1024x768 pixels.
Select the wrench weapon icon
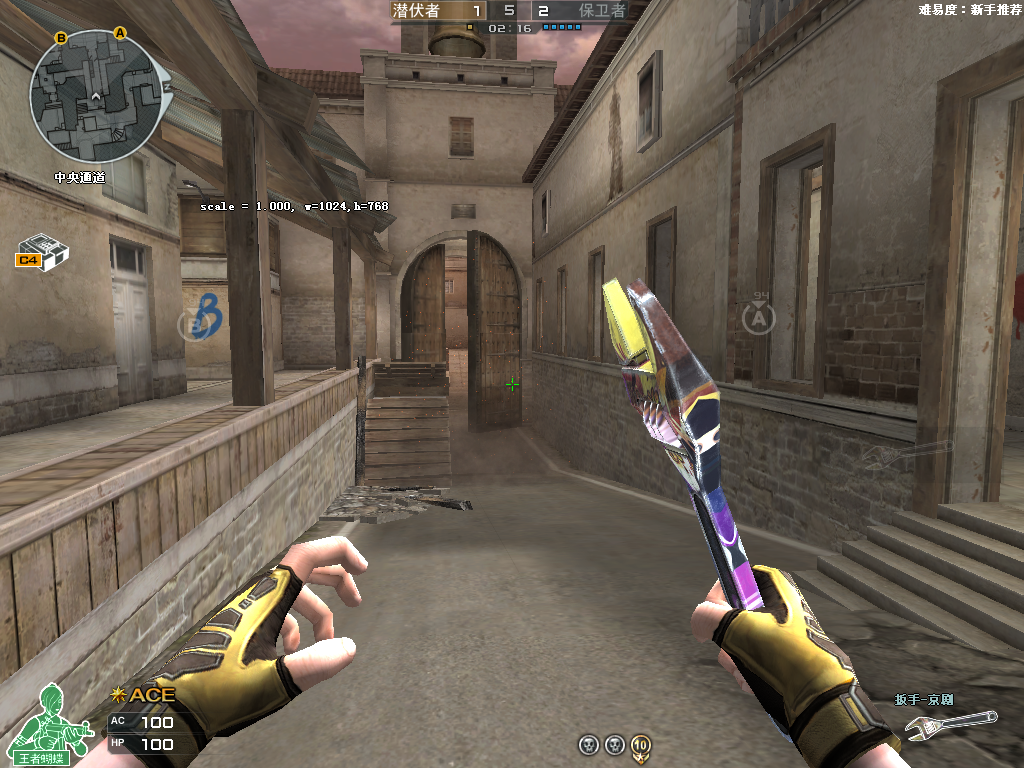[x=950, y=725]
